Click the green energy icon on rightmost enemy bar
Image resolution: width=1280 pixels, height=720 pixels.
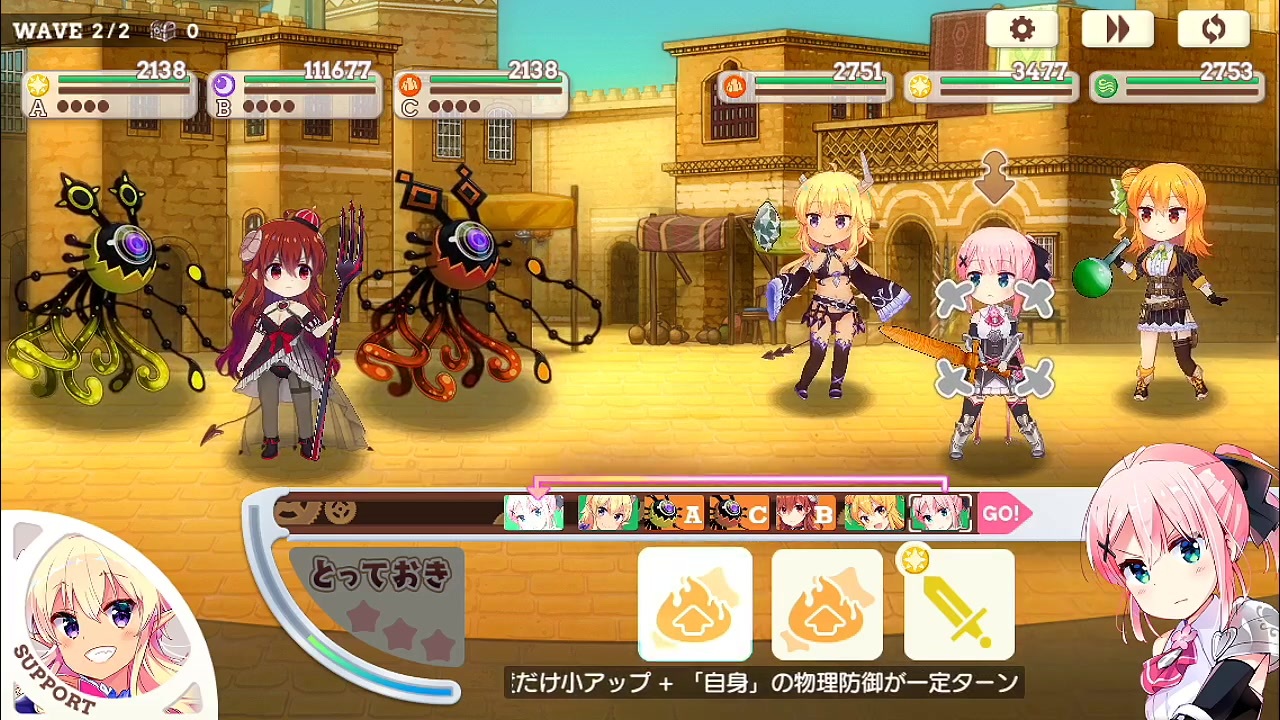1106,87
